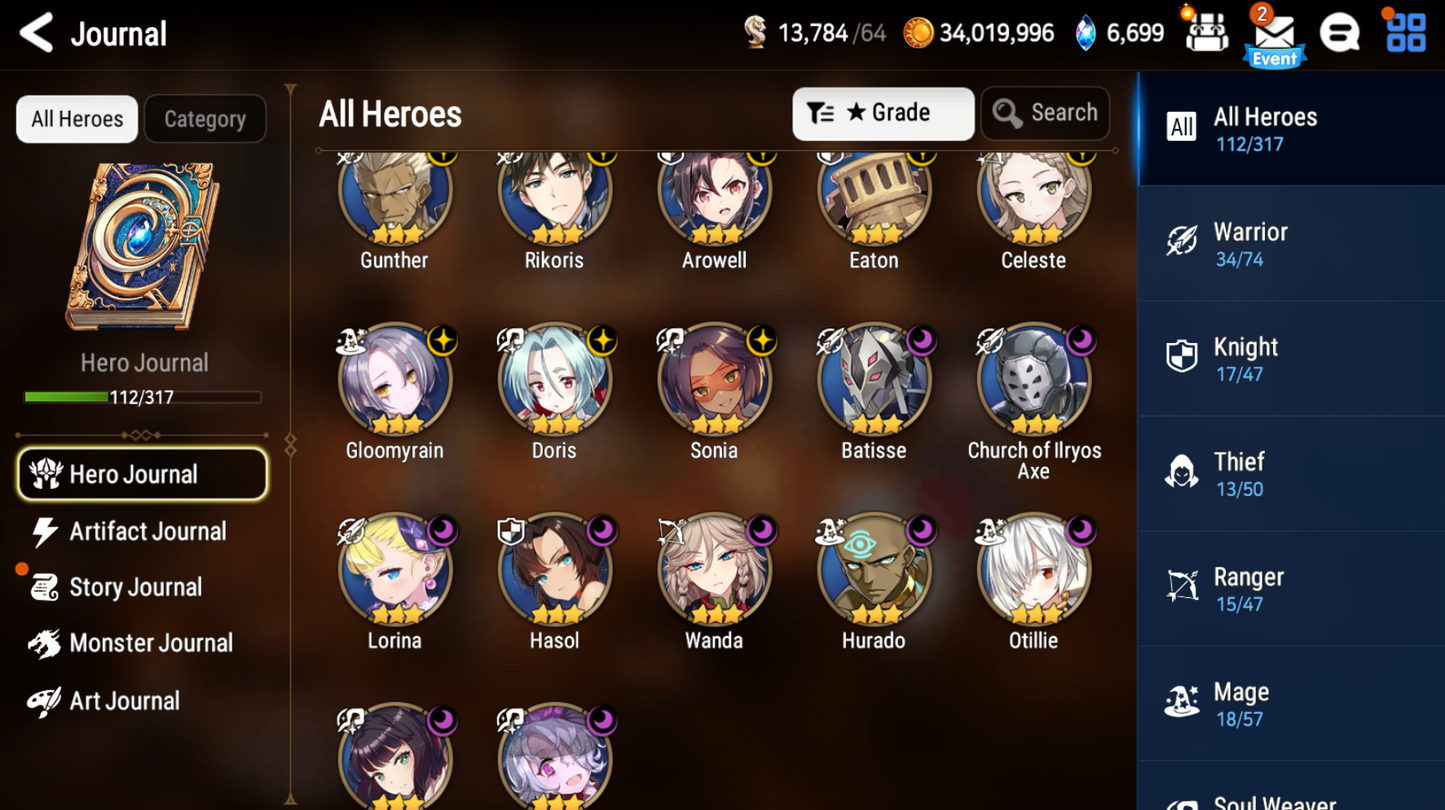Screen dimensions: 1445x810
Task: Open the Artifact Journal
Action: point(145,531)
